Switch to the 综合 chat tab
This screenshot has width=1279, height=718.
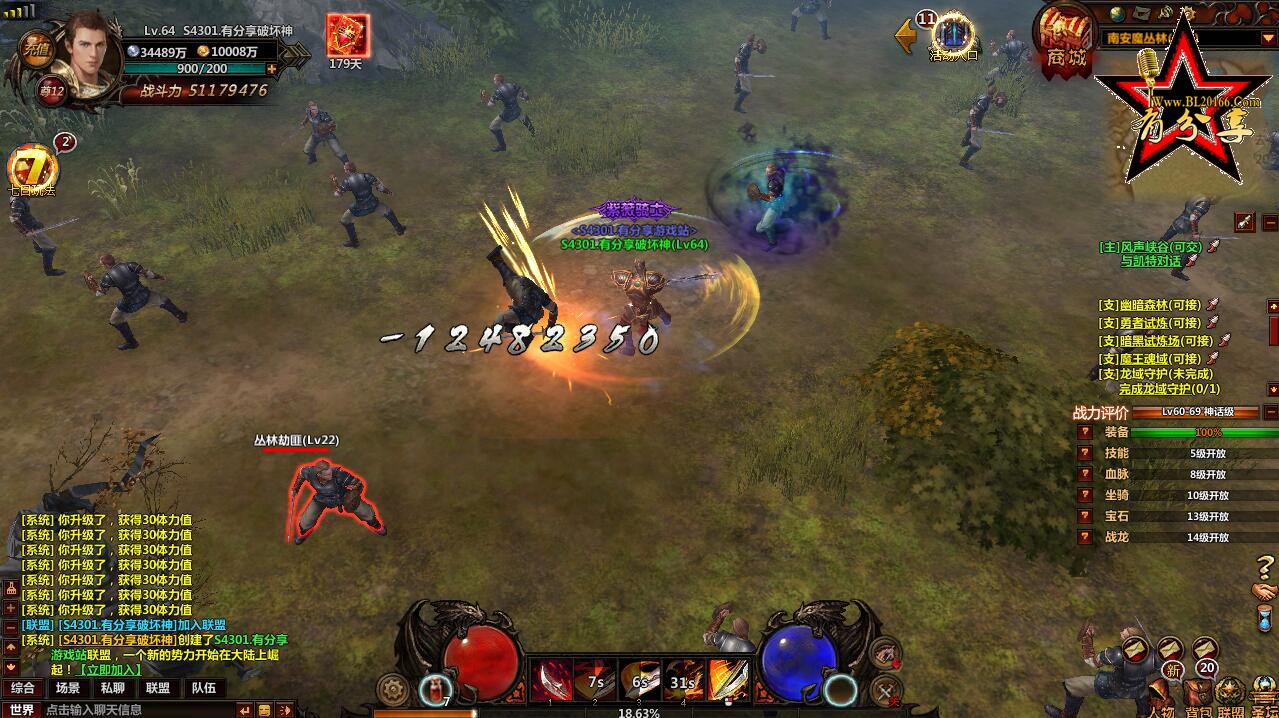(x=22, y=688)
